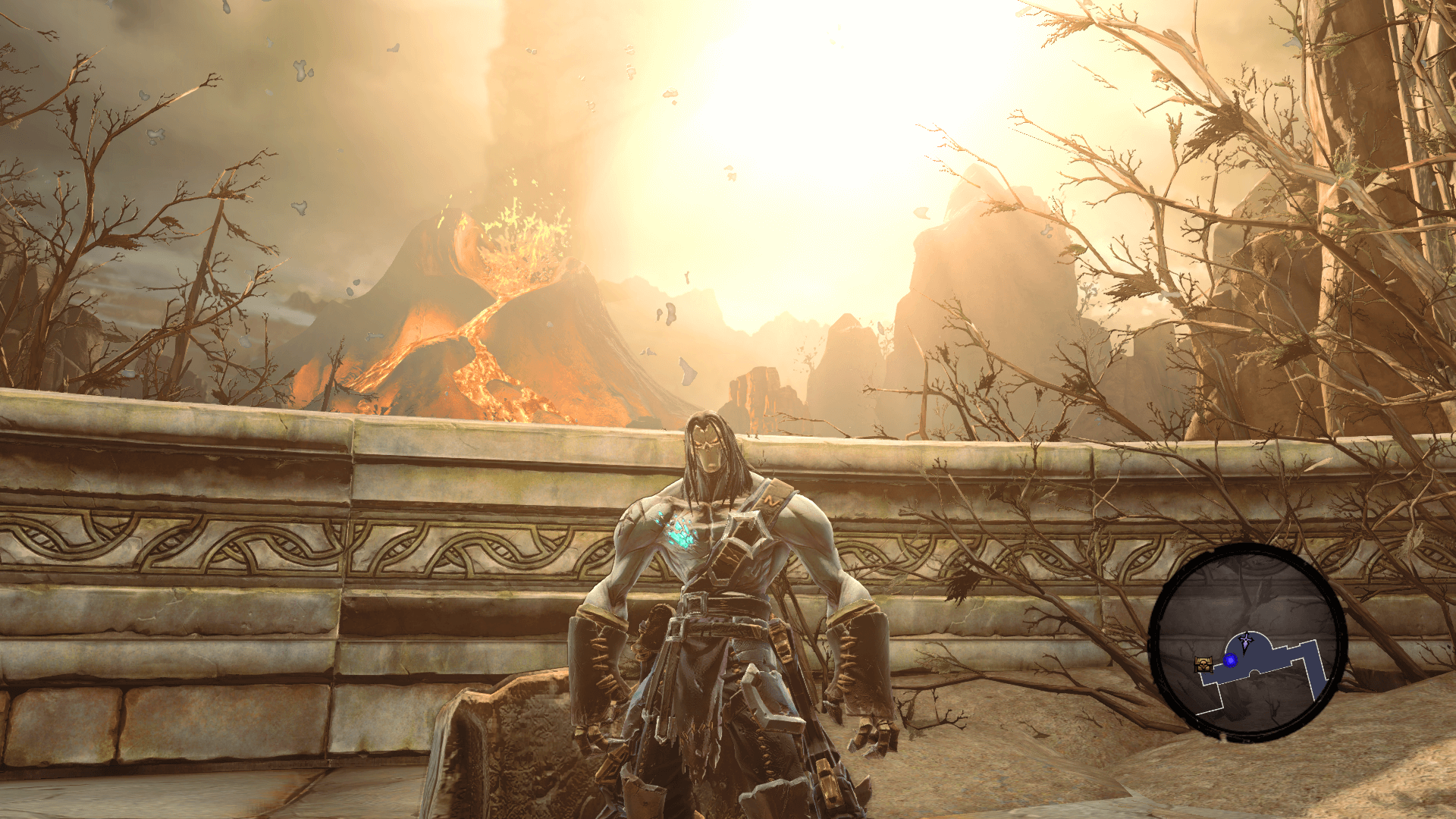
Task: Select the purple player arrow marker on minimap
Action: coord(1246,642)
